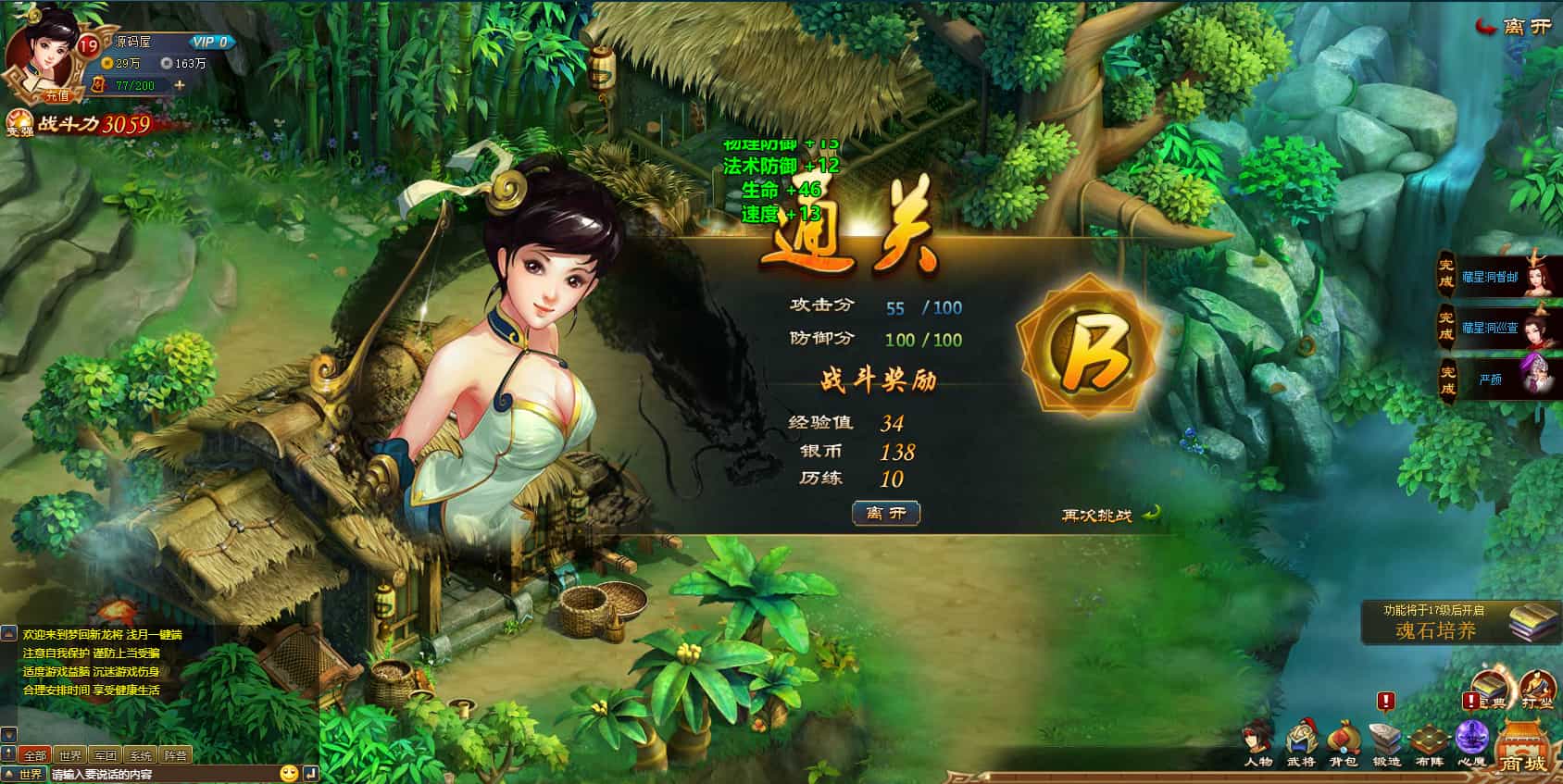1563x784 pixels.
Task: Click the chat message input field
Action: pyautogui.click(x=157, y=774)
